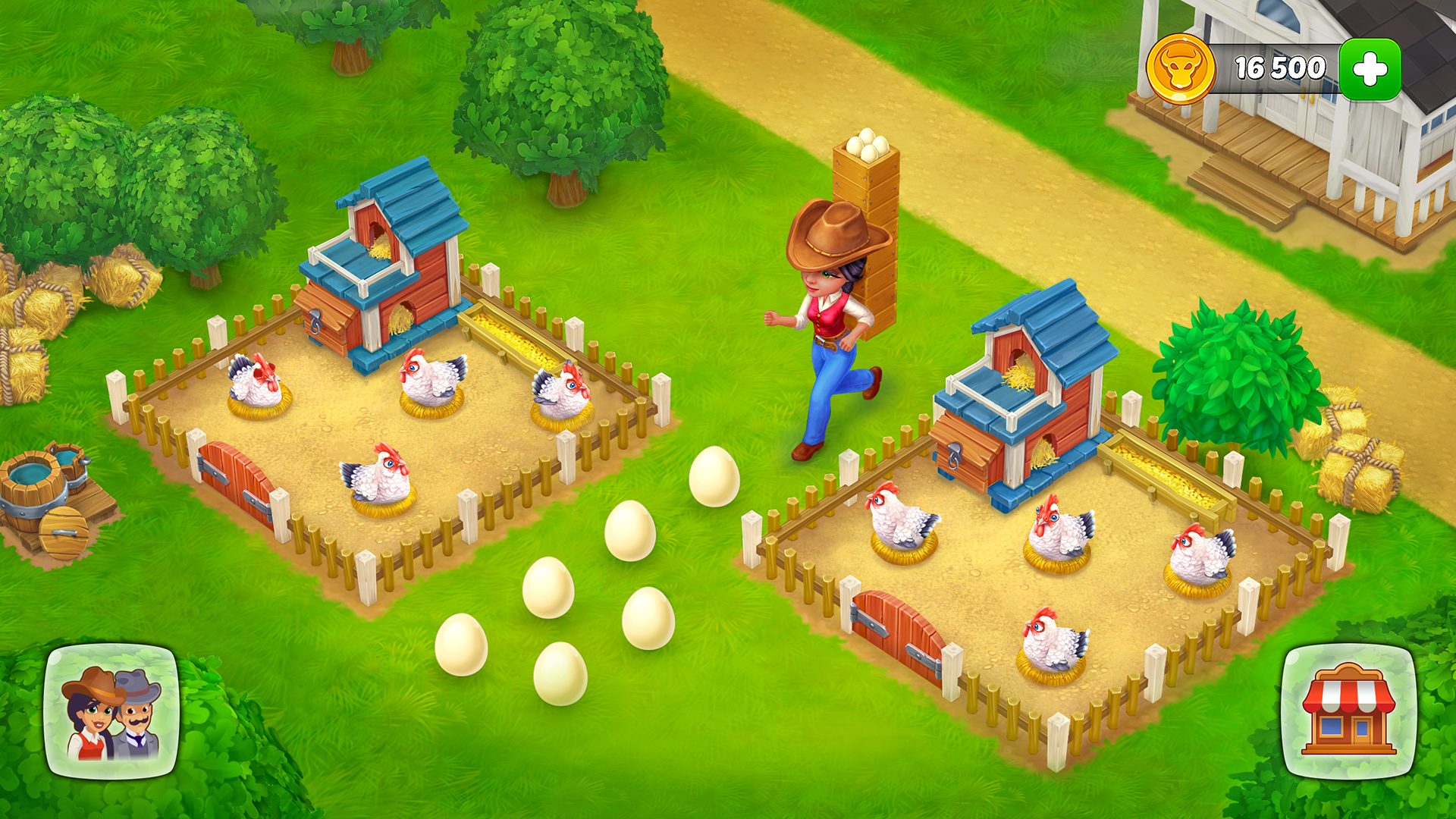The width and height of the screenshot is (1456, 819).
Task: Tap the green plus to buy coins
Action: [1371, 67]
